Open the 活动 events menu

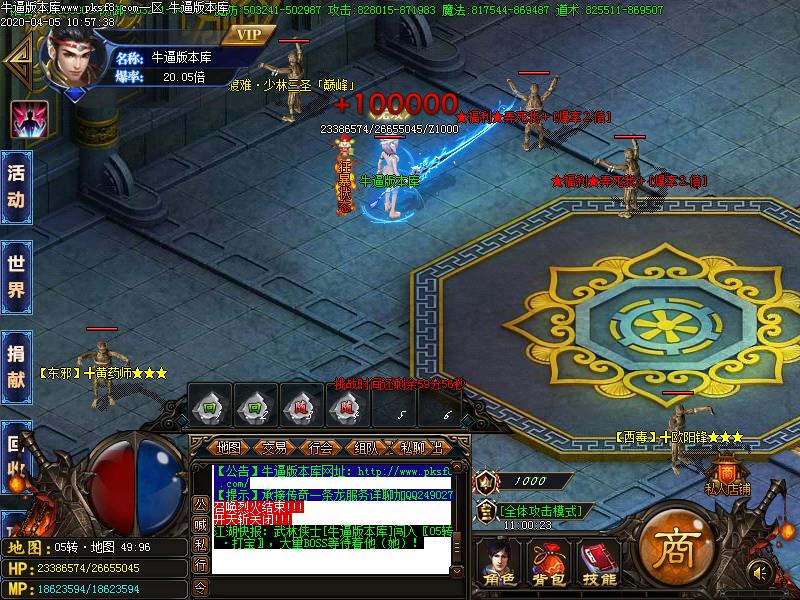(17, 186)
